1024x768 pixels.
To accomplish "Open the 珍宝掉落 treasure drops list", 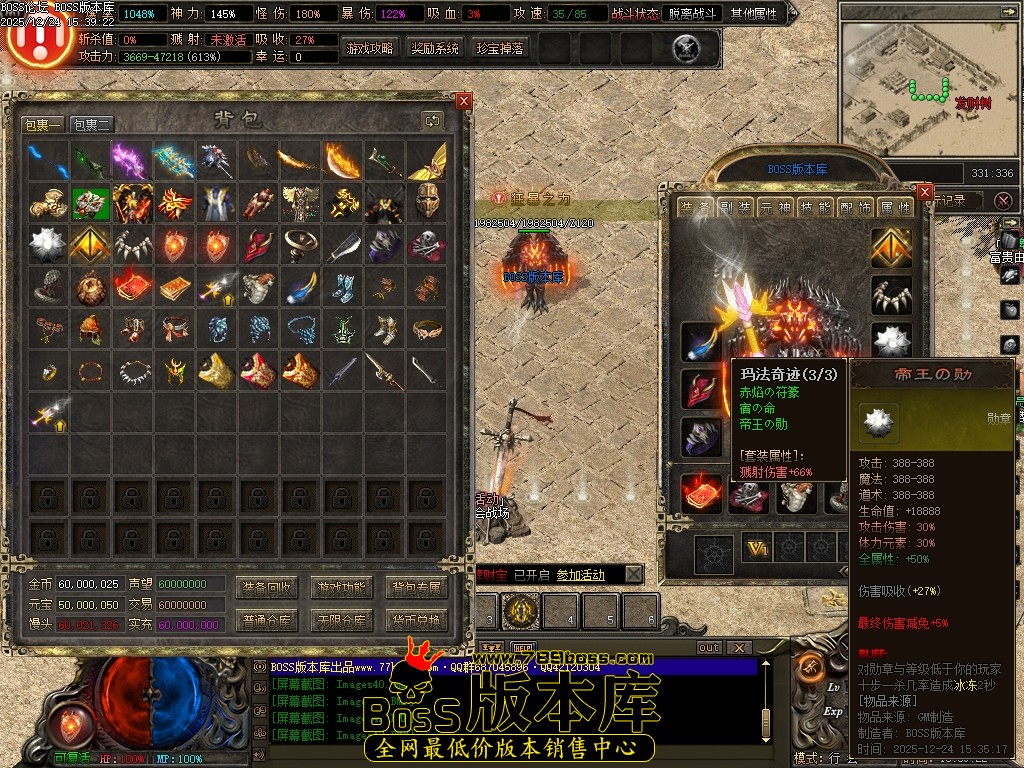I will (499, 48).
